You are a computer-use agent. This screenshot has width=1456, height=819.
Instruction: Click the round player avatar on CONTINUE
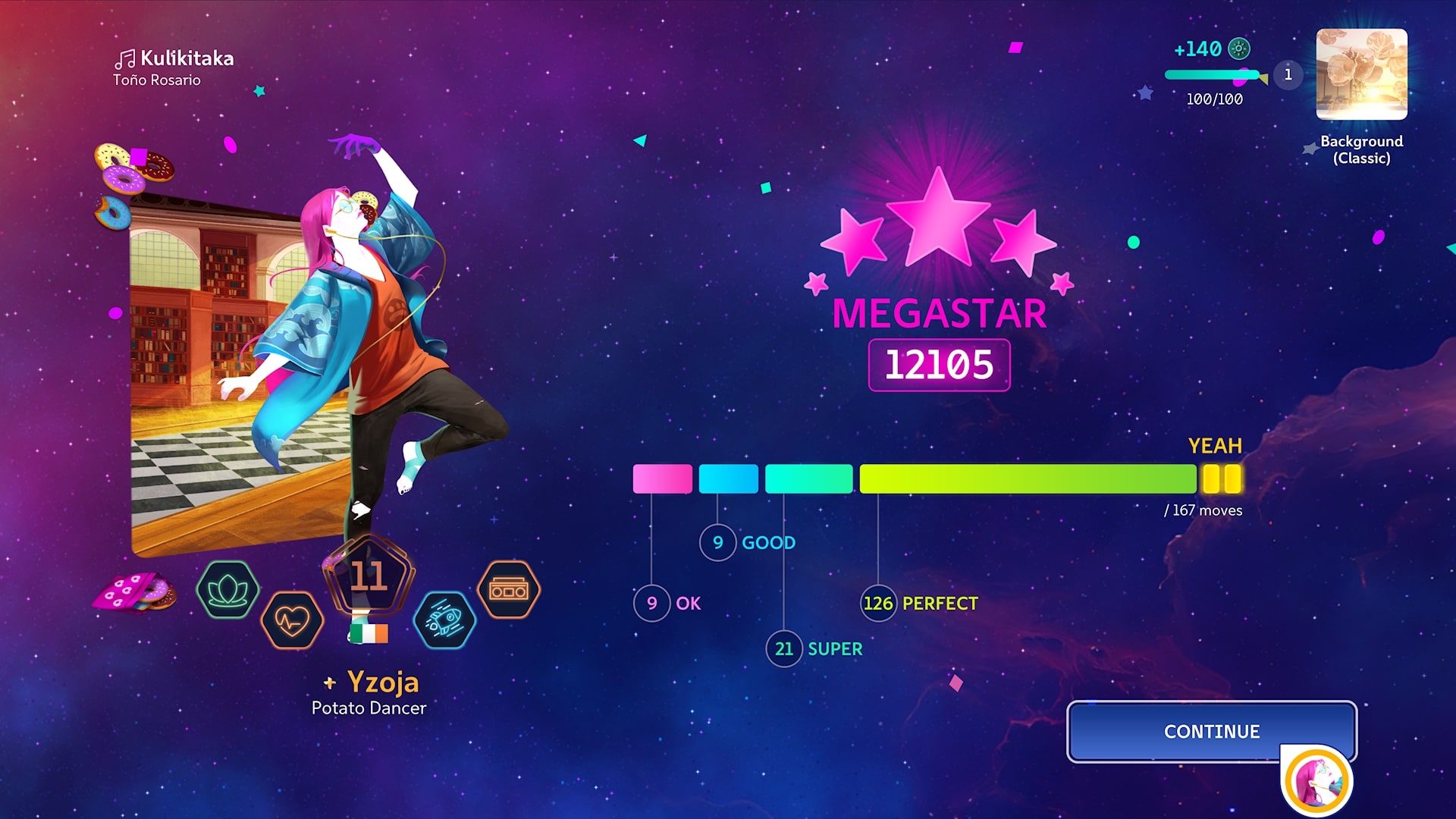1316,781
